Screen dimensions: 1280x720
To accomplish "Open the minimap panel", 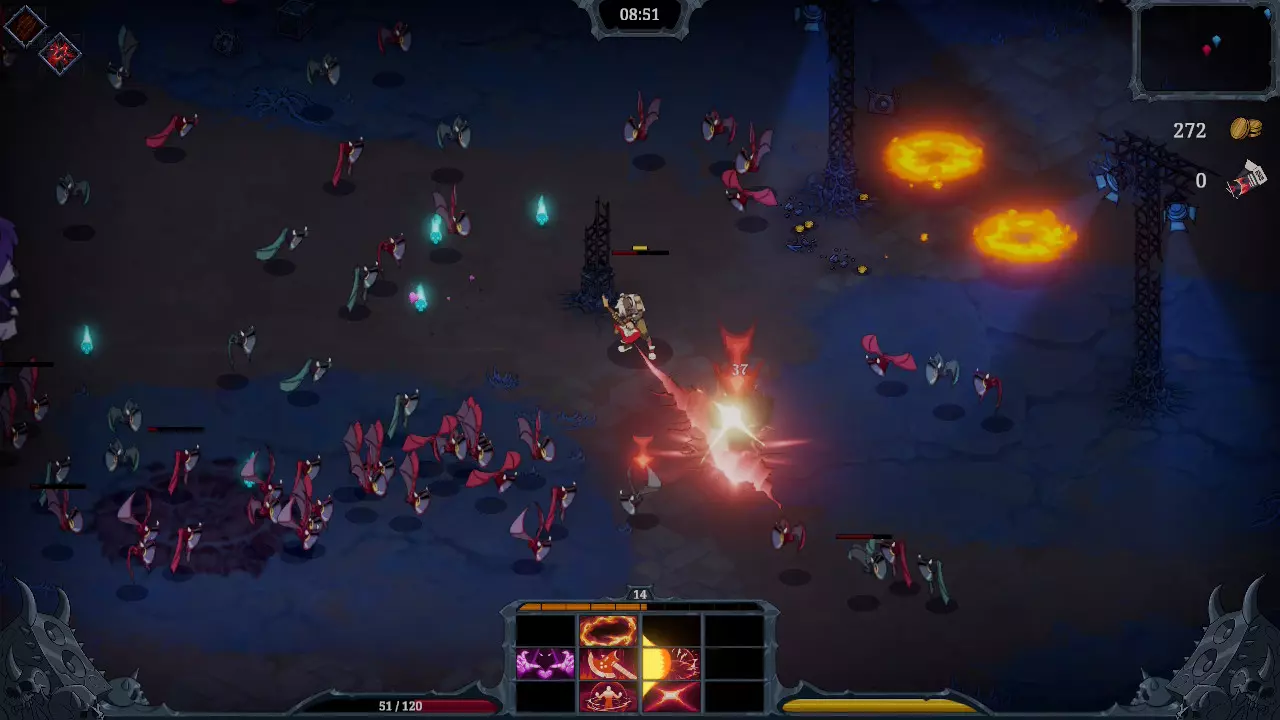I will [x=1203, y=49].
